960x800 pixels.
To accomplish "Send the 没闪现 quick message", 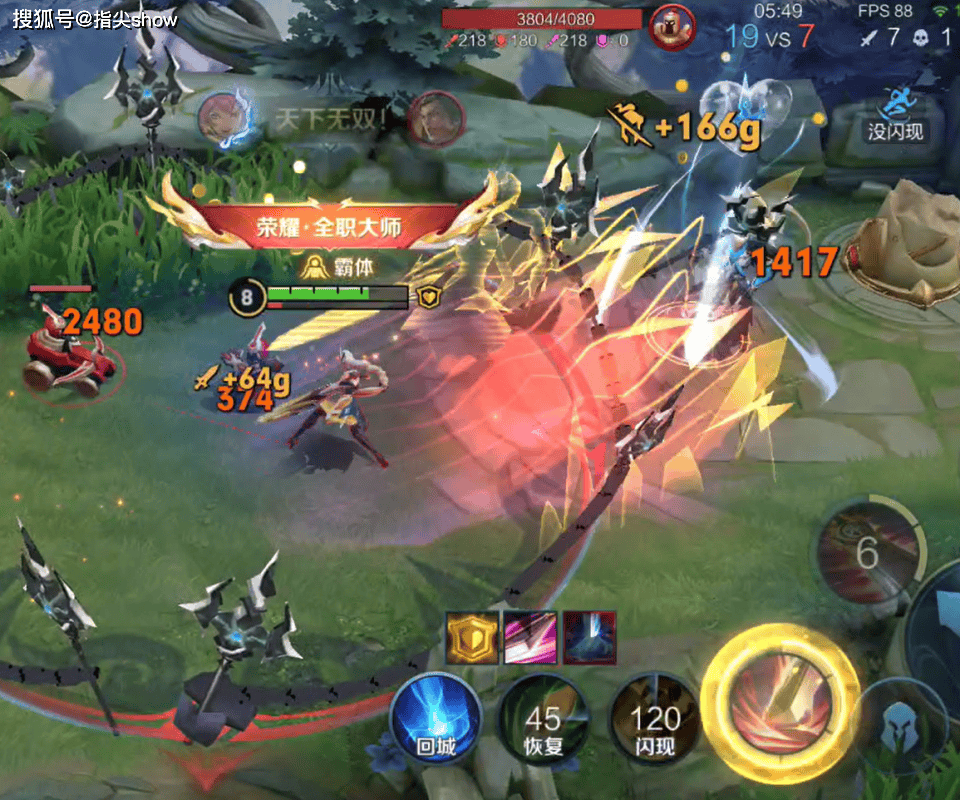I will coord(895,113).
